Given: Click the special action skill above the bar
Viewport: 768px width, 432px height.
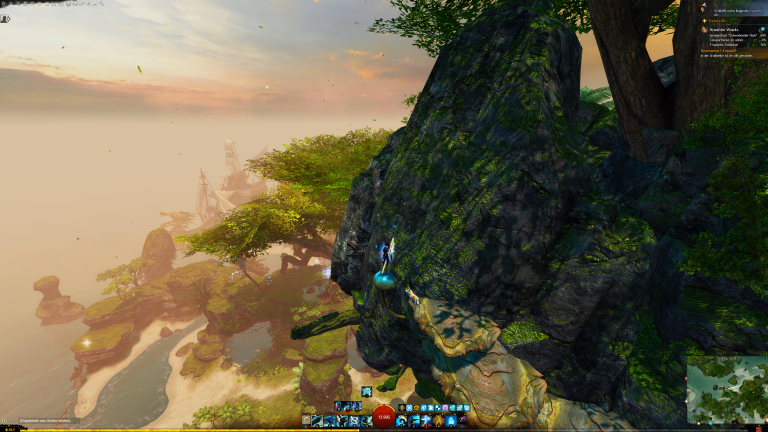Looking at the screenshot, I should (367, 391).
